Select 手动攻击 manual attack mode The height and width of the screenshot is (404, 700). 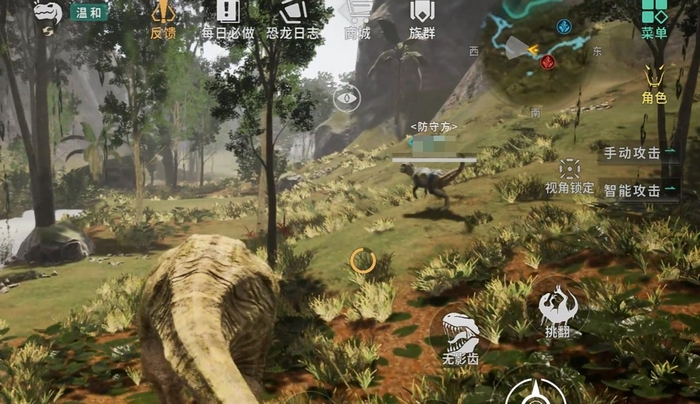[637, 153]
